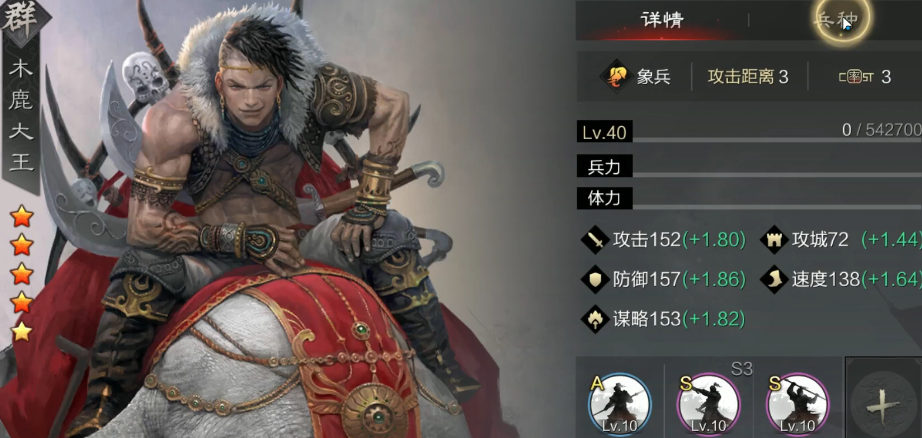Switch to the 详情 details tab
Screen dimensions: 922x438
point(661,20)
